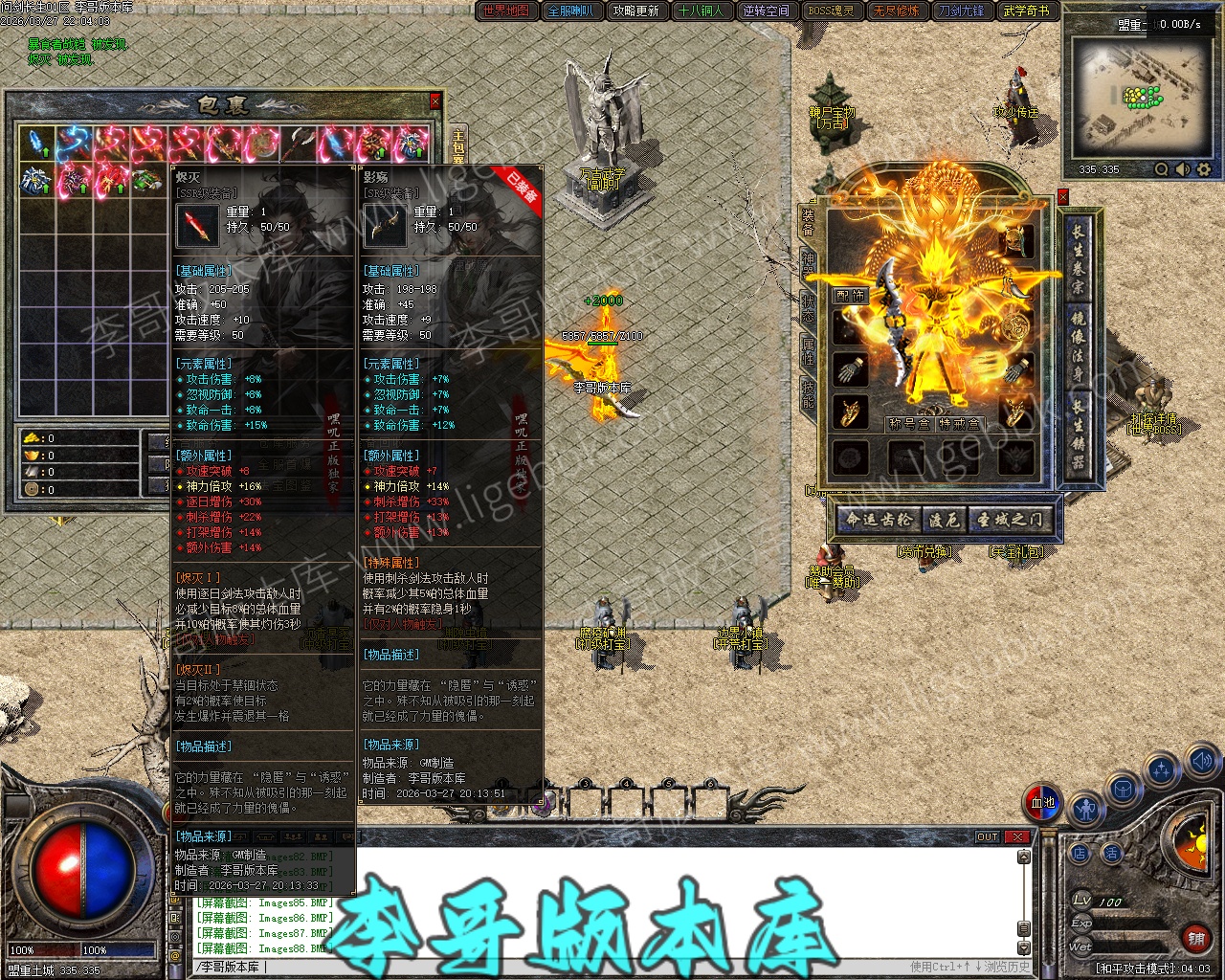Open the 攻略更新 guide updates menu
The width and height of the screenshot is (1225, 980).
(x=636, y=11)
